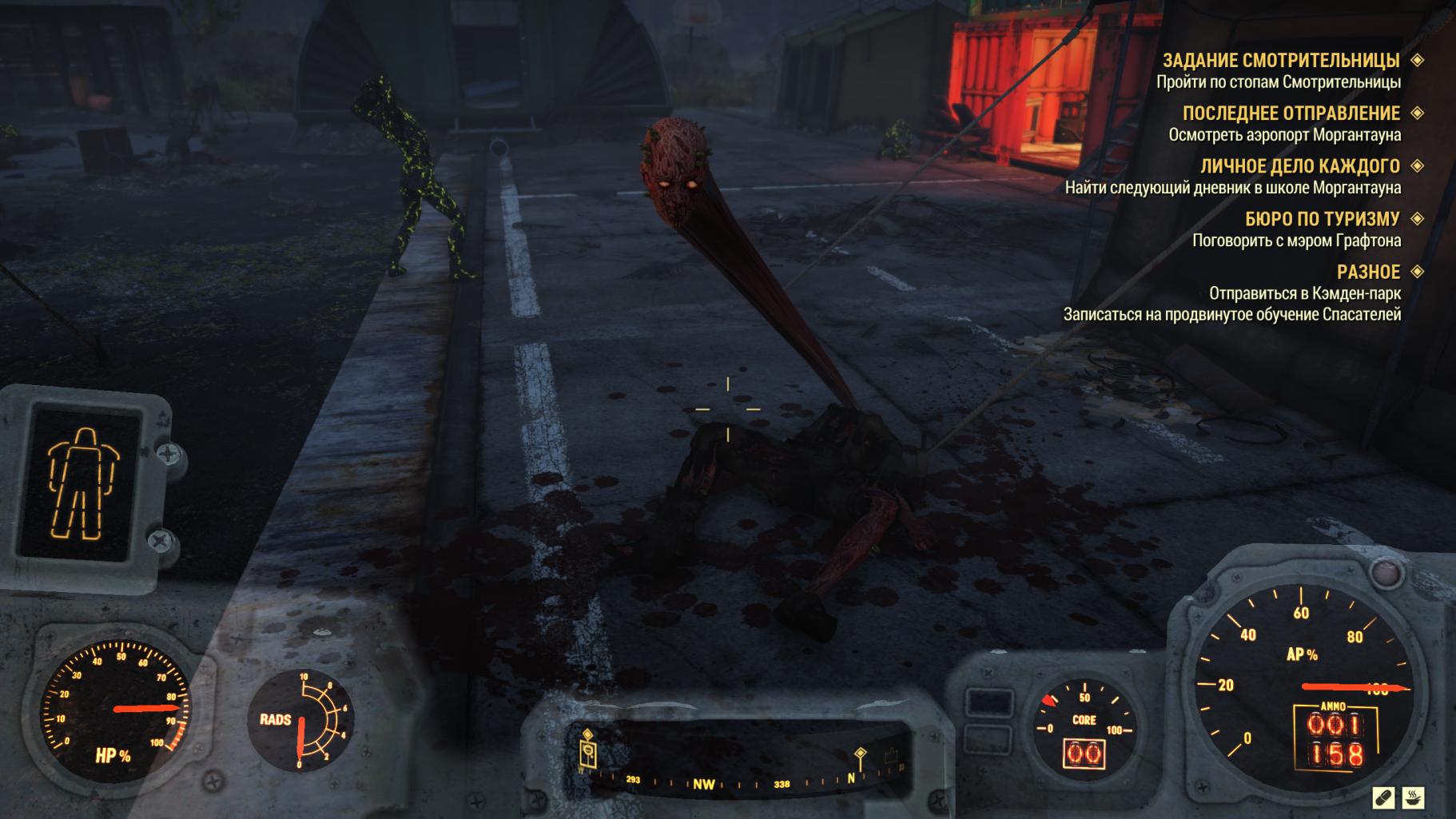Click the diamond quest marker above N

click(x=861, y=755)
